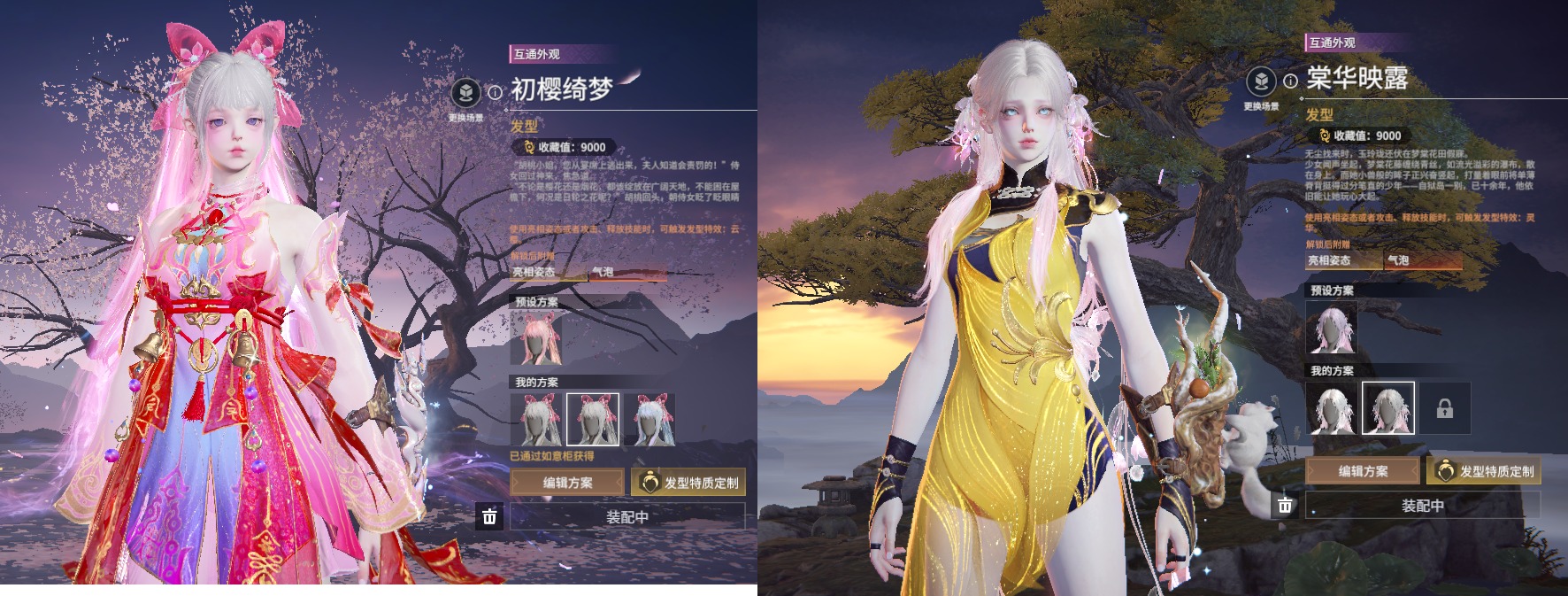Select the highlighted 我的方案 thumbnail for 棠华映露
The width and height of the screenshot is (1568, 596).
[1387, 408]
